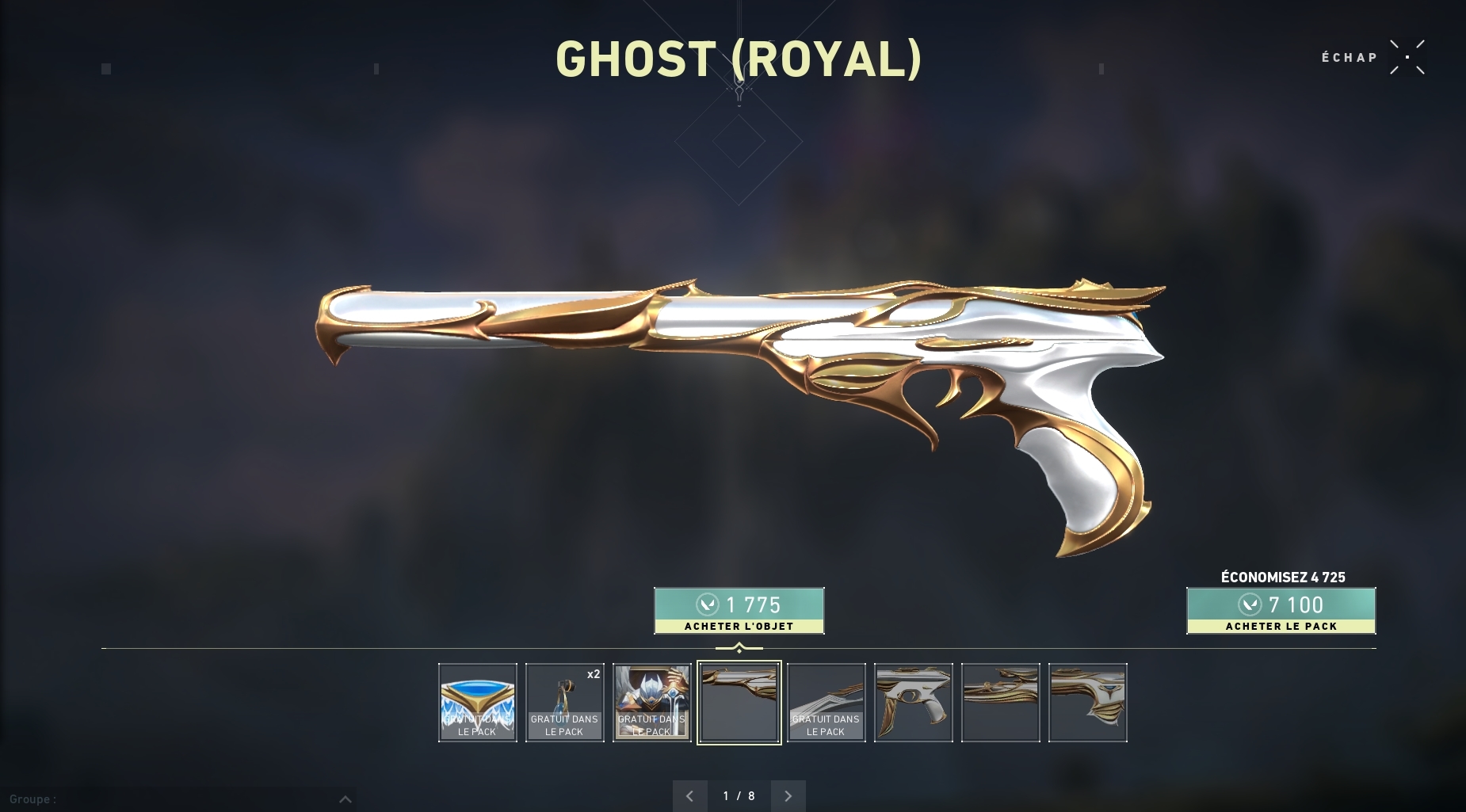Purchase the full pack for 7 100

coord(1281,611)
